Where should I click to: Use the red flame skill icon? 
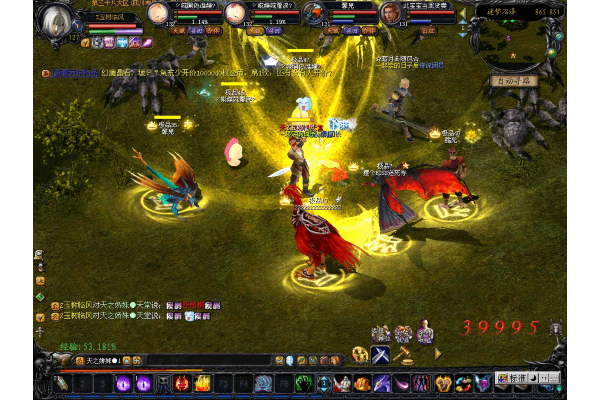pos(182,382)
